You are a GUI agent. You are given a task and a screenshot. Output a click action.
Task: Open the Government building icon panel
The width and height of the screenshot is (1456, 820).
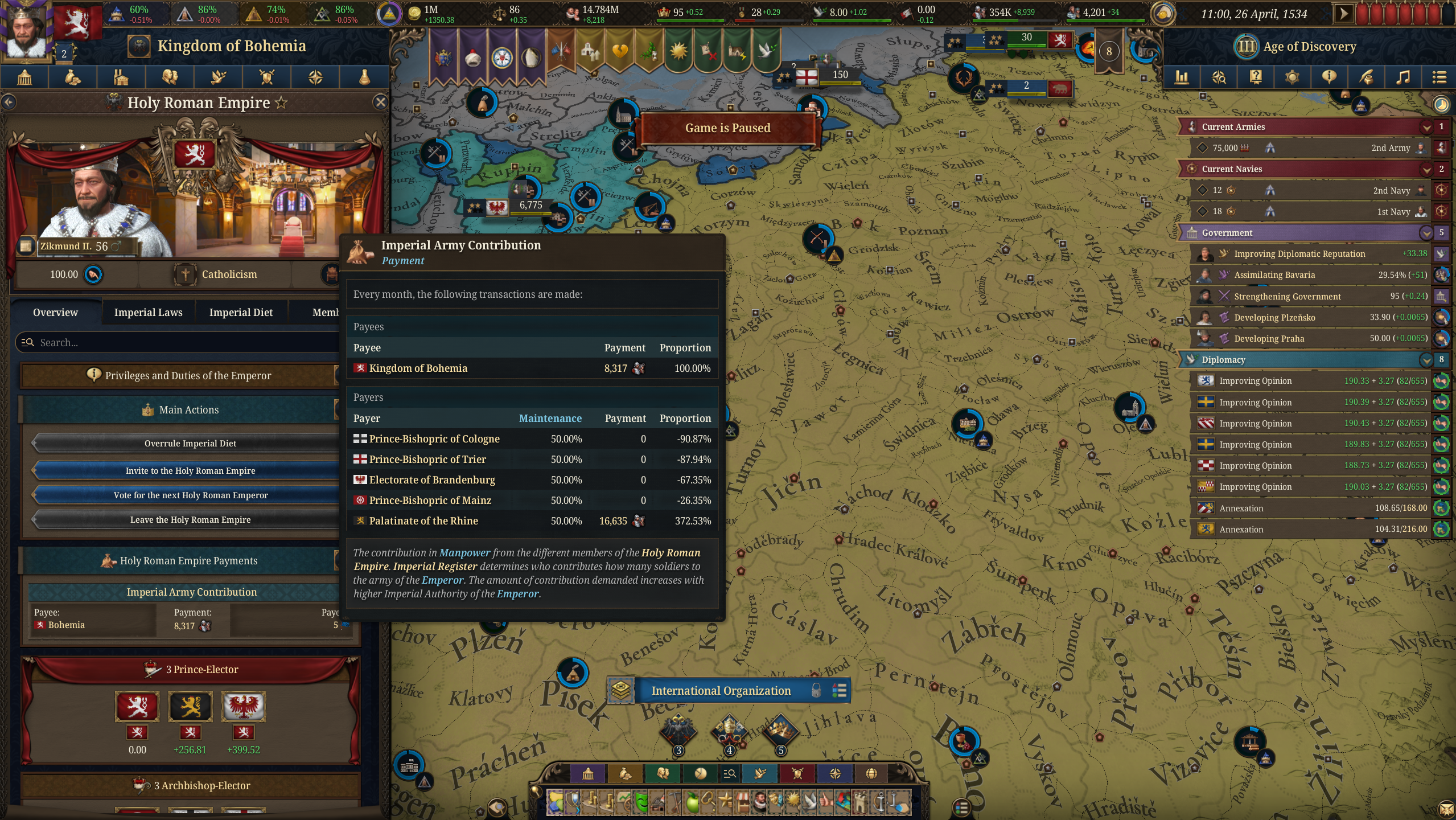coord(25,77)
